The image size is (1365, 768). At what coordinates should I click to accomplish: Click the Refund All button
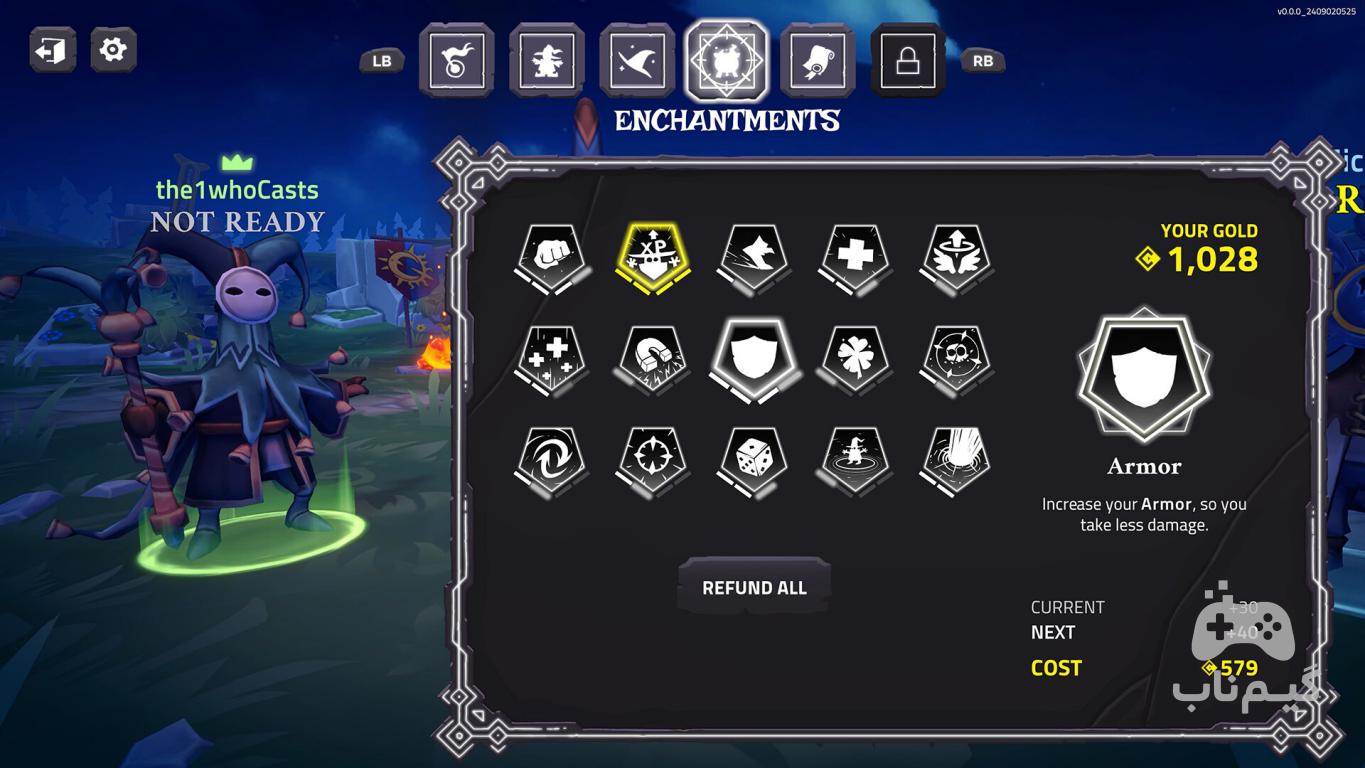click(754, 588)
